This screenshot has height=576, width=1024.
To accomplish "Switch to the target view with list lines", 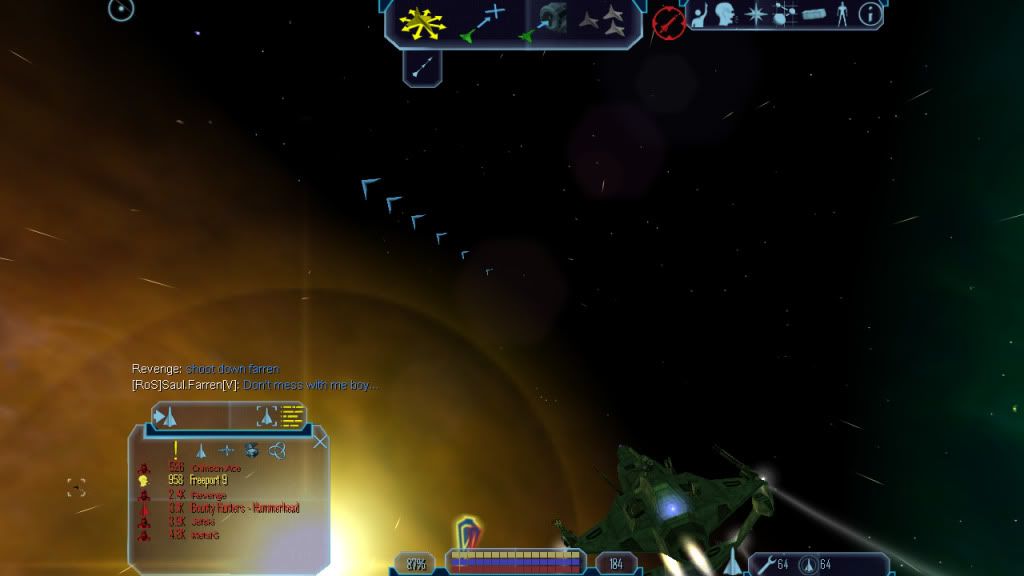I will tap(280, 415).
